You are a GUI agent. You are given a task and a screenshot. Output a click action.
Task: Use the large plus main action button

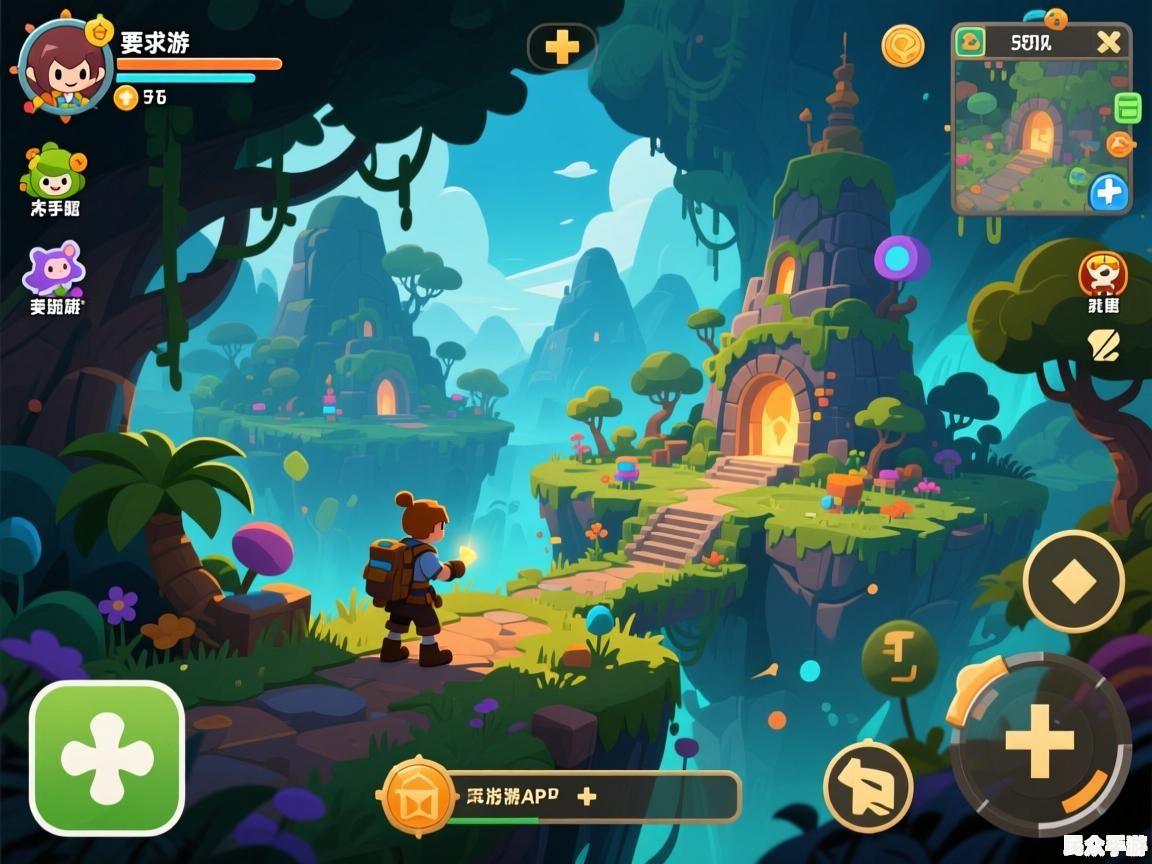1040,742
